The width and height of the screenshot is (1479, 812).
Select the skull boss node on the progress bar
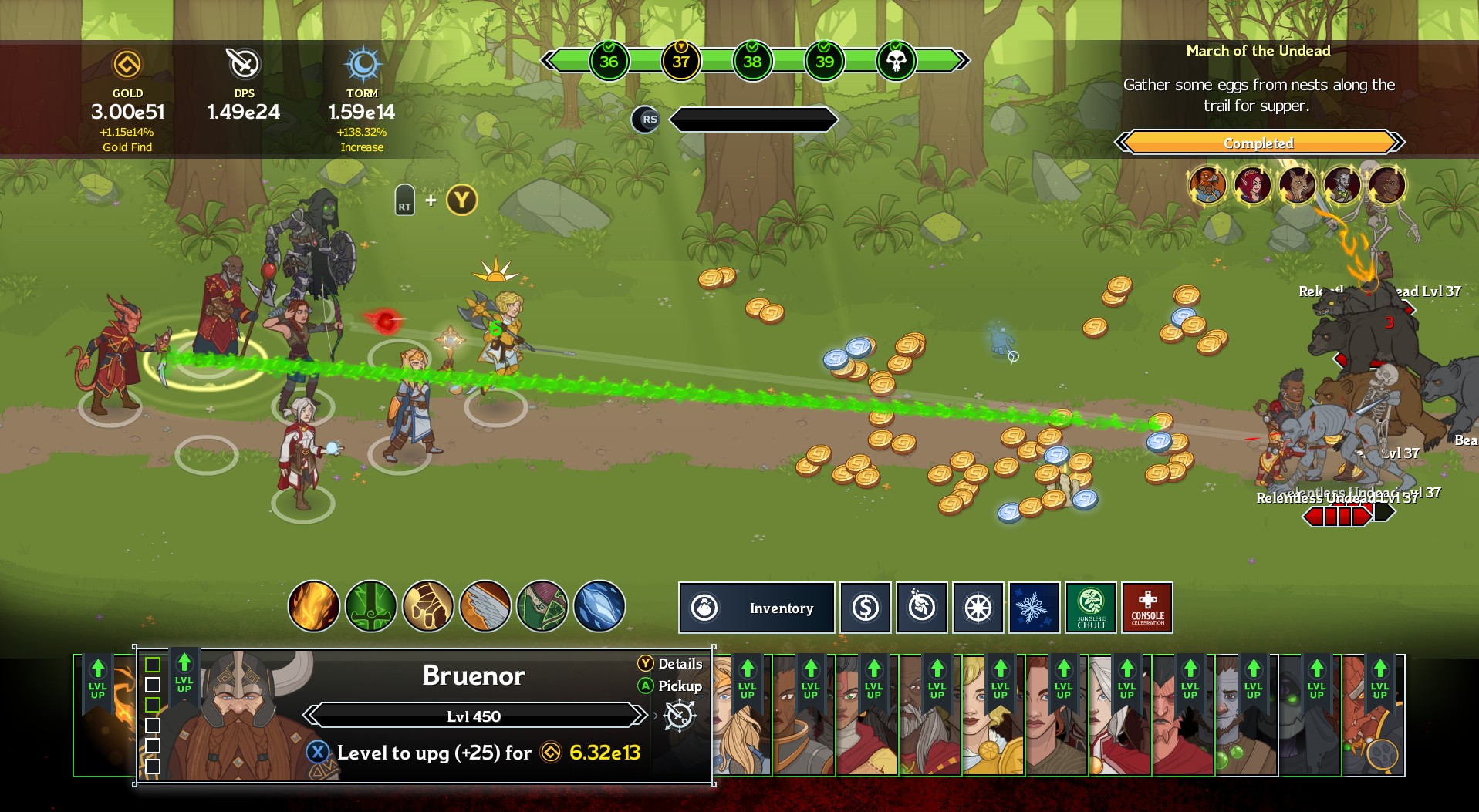(x=895, y=59)
